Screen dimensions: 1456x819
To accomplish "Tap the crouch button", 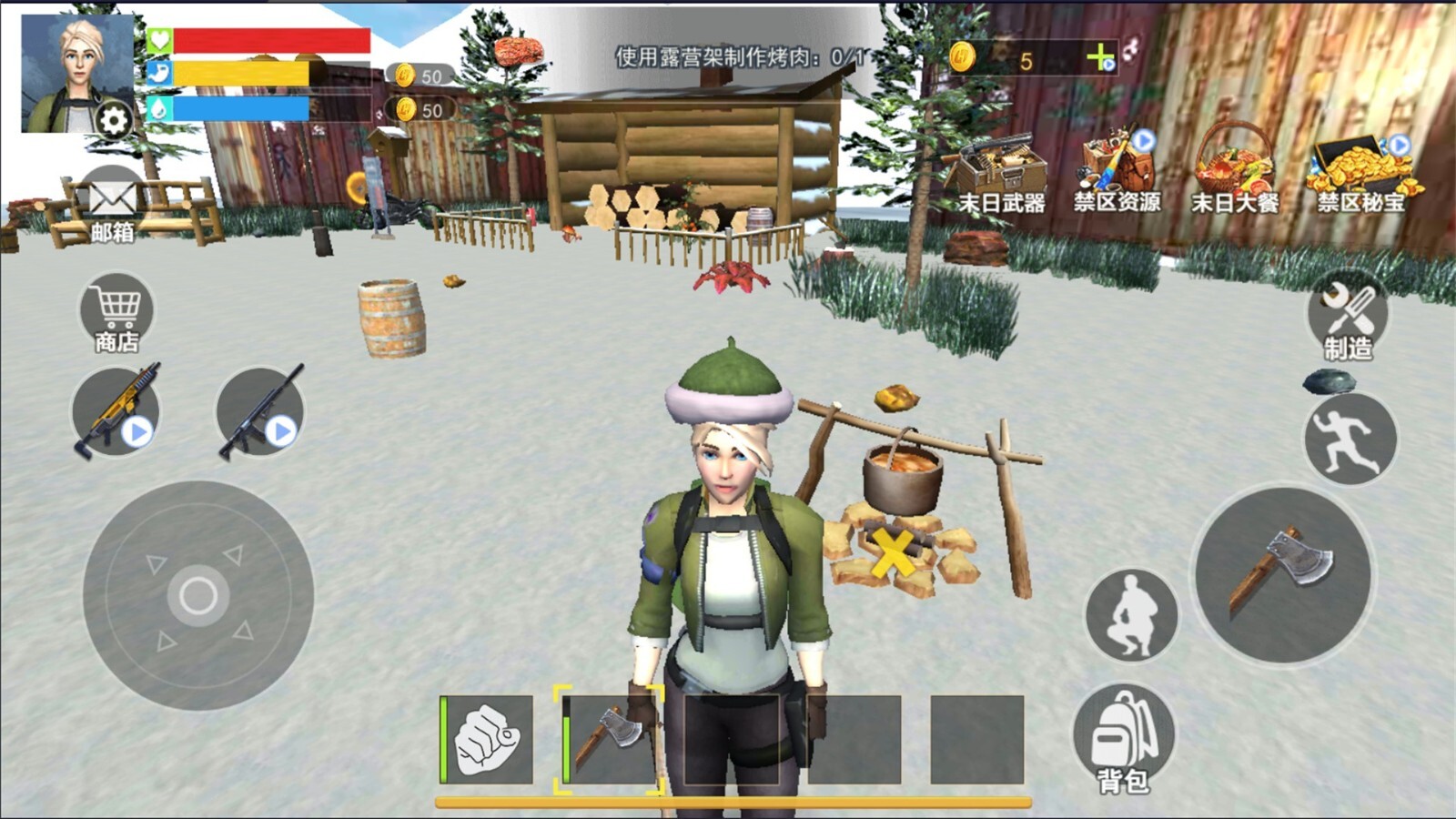I will click(x=1132, y=615).
